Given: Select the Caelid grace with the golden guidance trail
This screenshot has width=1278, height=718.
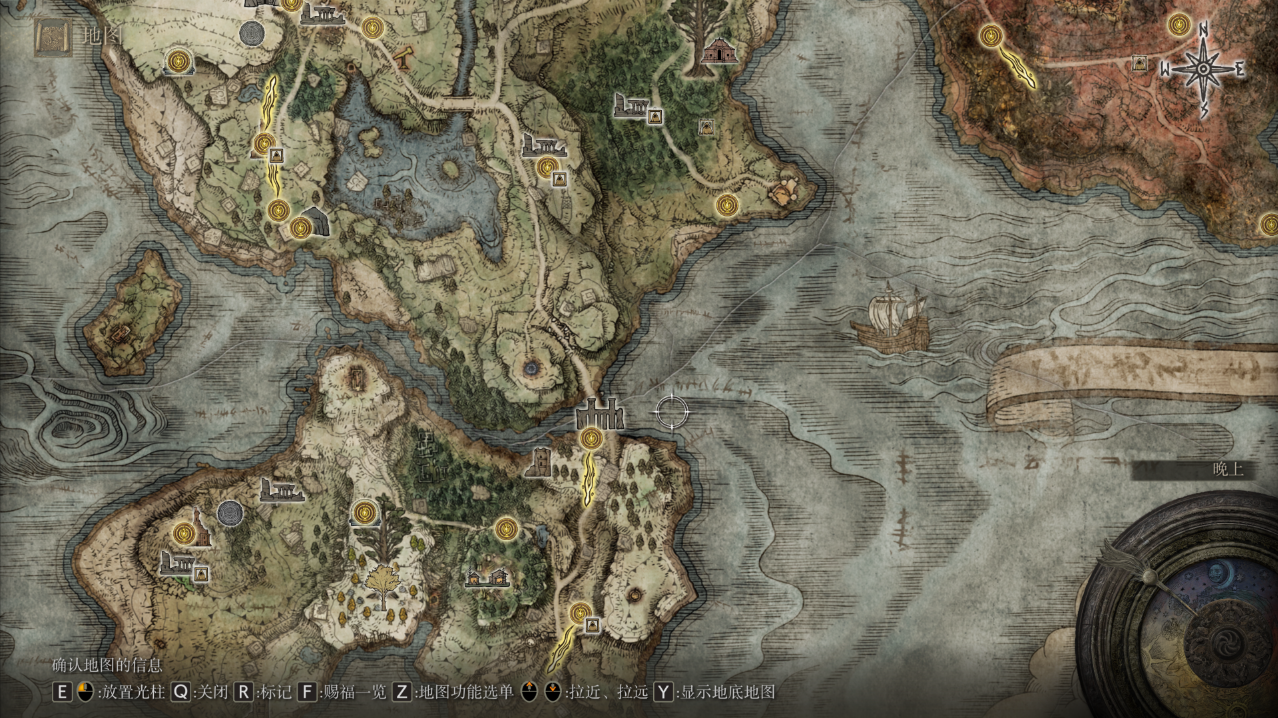Looking at the screenshot, I should click(x=992, y=37).
